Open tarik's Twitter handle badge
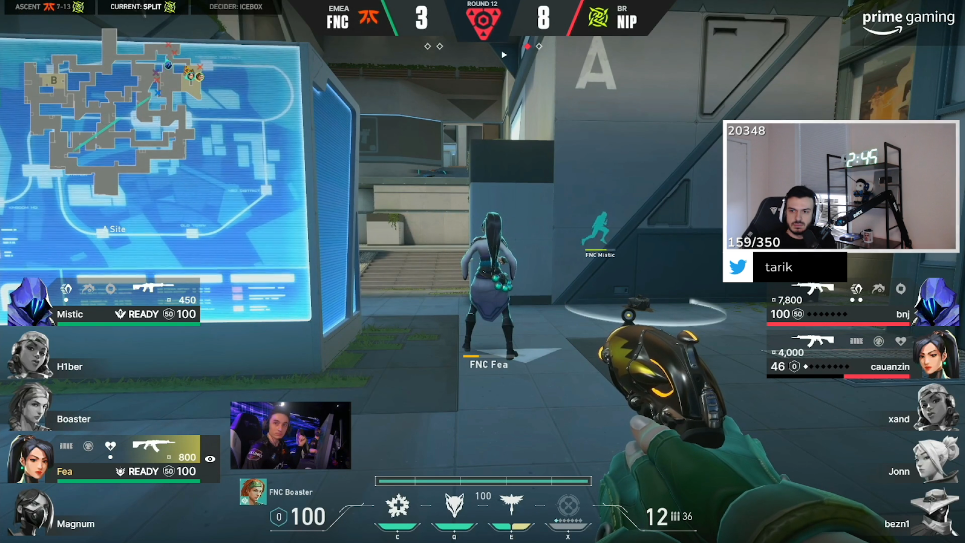This screenshot has width=965, height=543. pyautogui.click(x=785, y=267)
